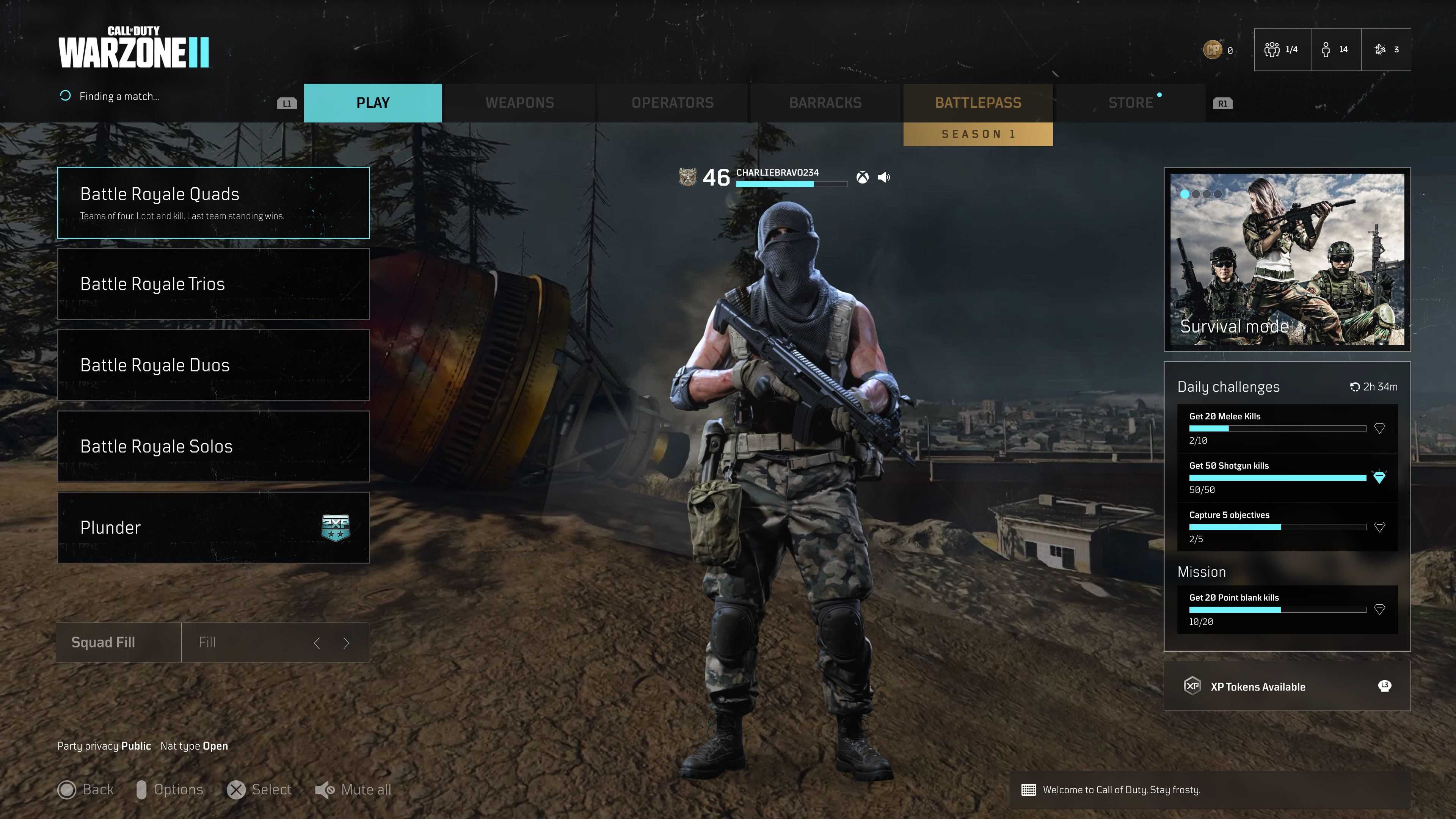Open the Survival mode featured banner
The height and width of the screenshot is (819, 1456).
pos(1287,259)
